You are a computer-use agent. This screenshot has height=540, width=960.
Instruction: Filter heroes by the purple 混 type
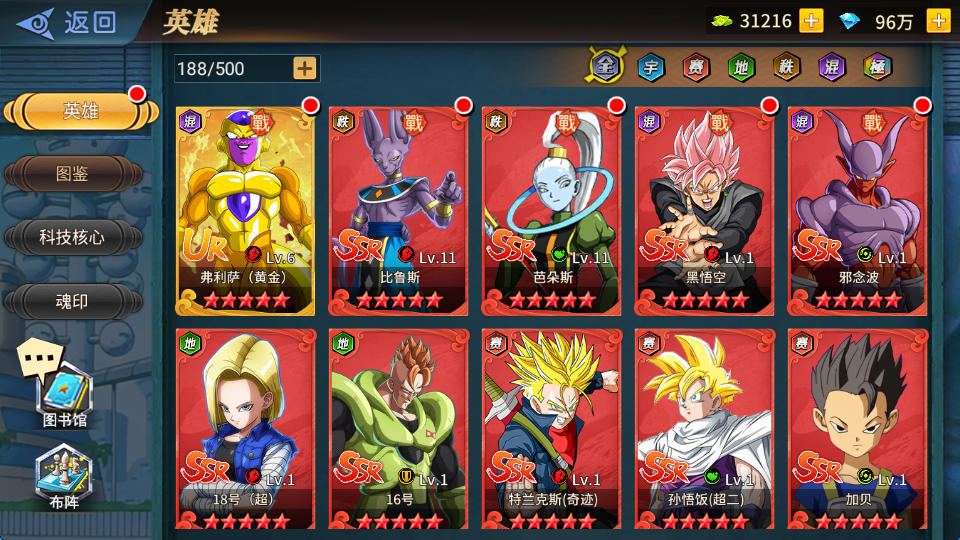click(831, 67)
